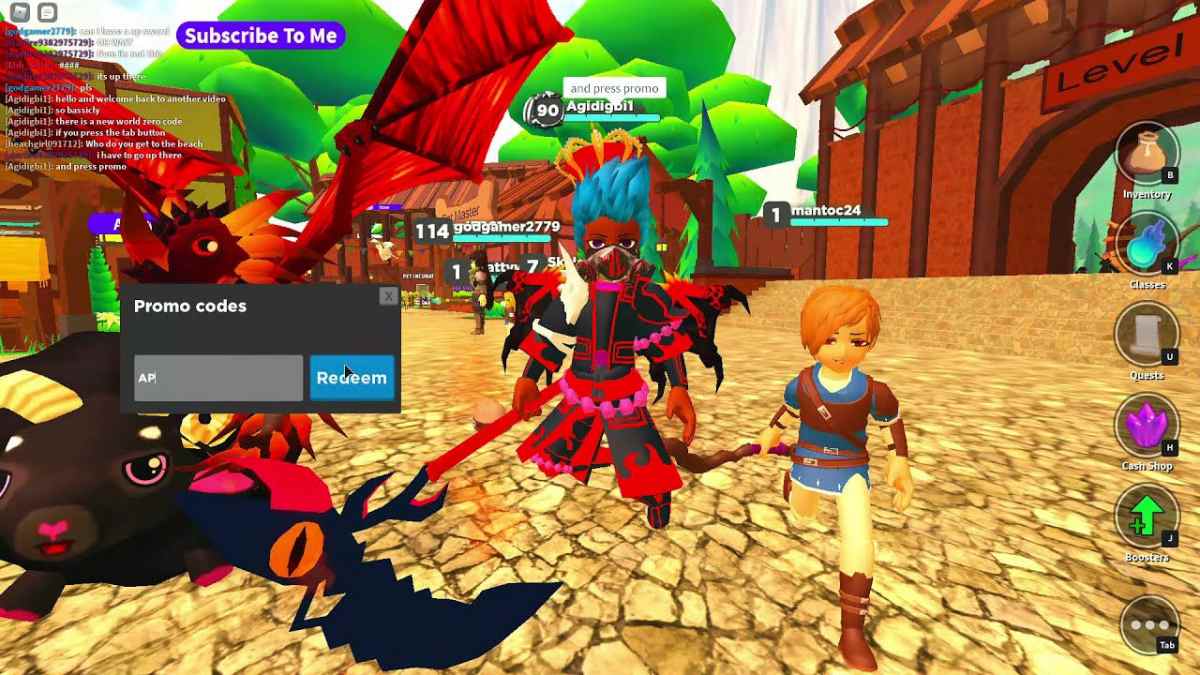The width and height of the screenshot is (1200, 675).
Task: Close the Promo codes window
Action: [388, 296]
